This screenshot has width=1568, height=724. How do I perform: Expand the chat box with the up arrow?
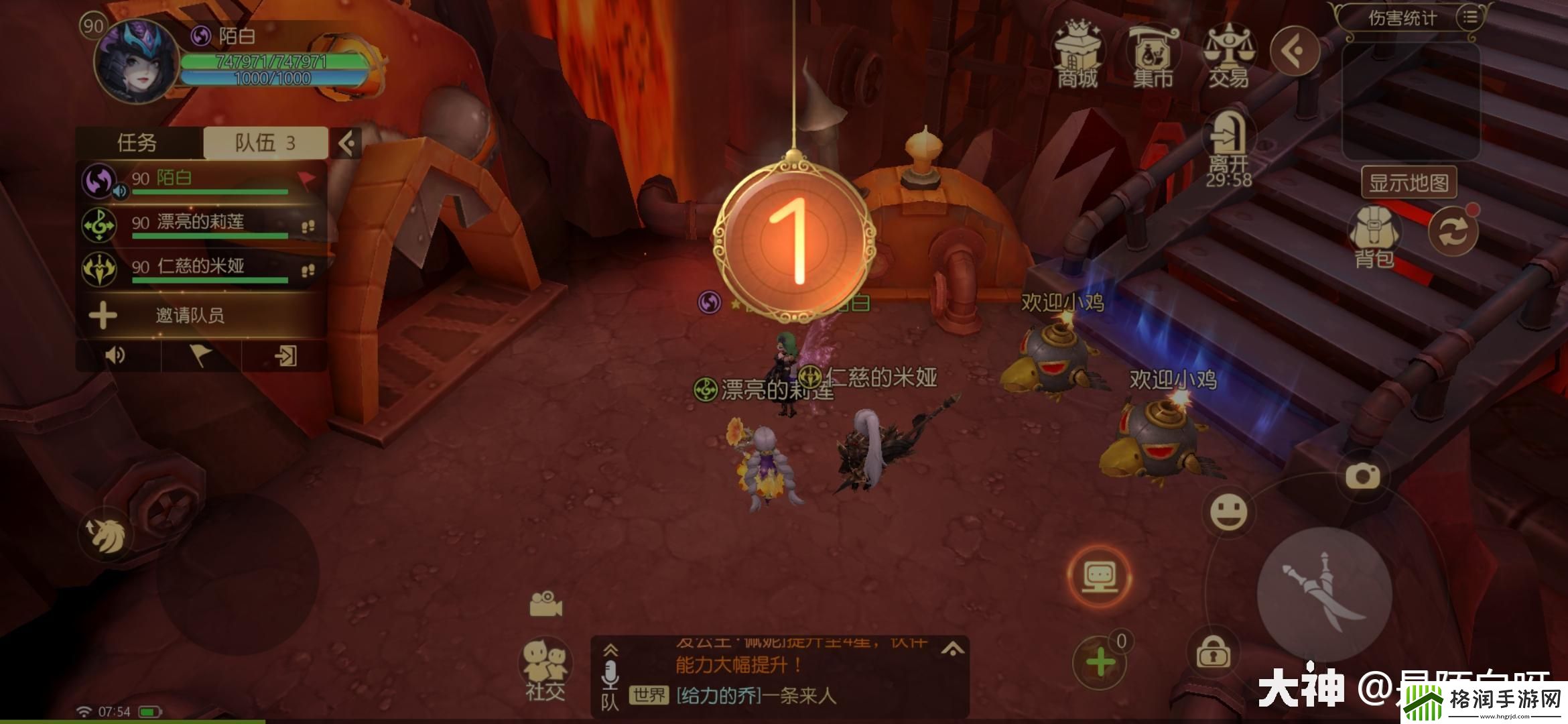click(952, 649)
